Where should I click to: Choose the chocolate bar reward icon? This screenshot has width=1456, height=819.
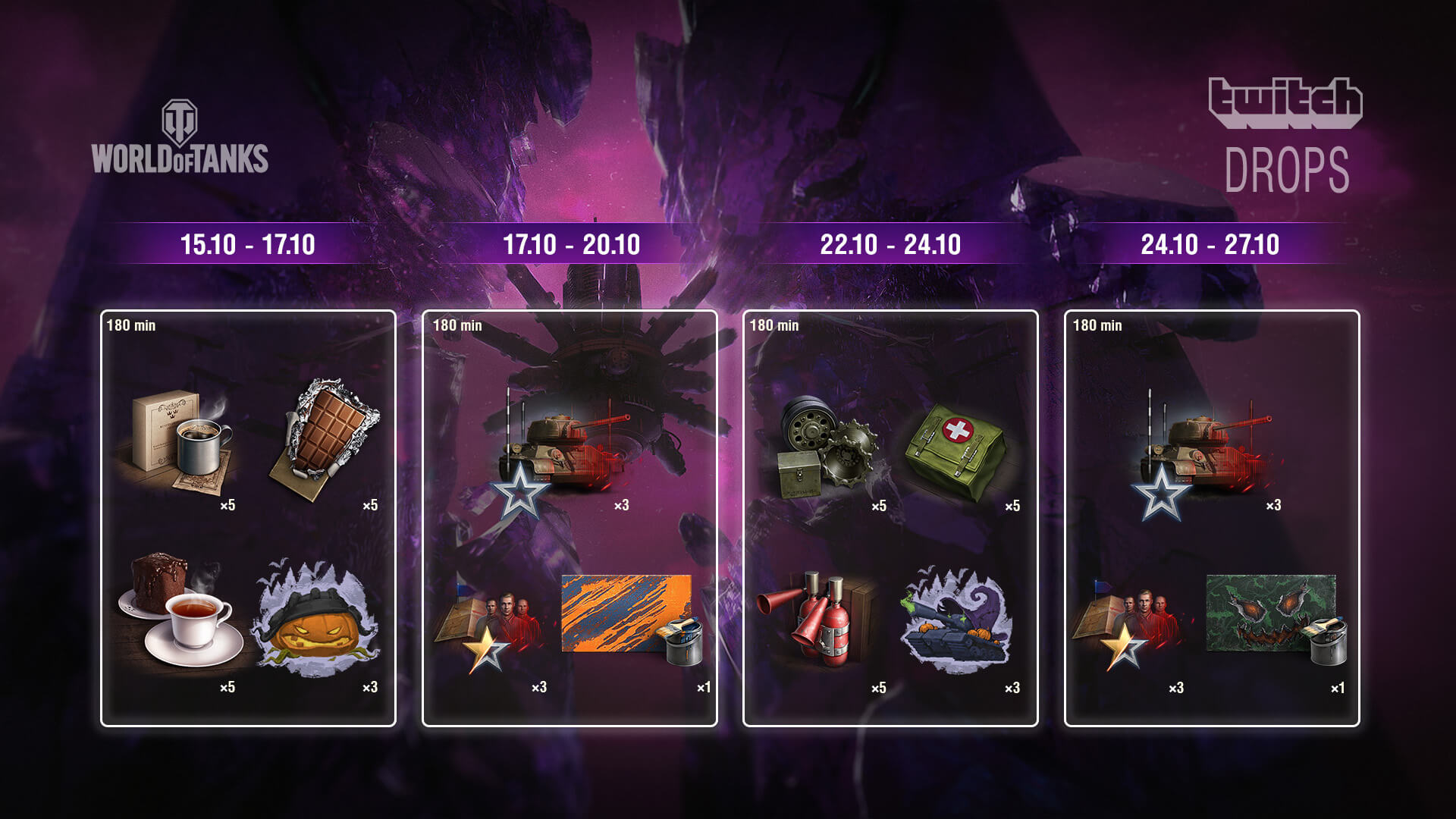[324, 440]
